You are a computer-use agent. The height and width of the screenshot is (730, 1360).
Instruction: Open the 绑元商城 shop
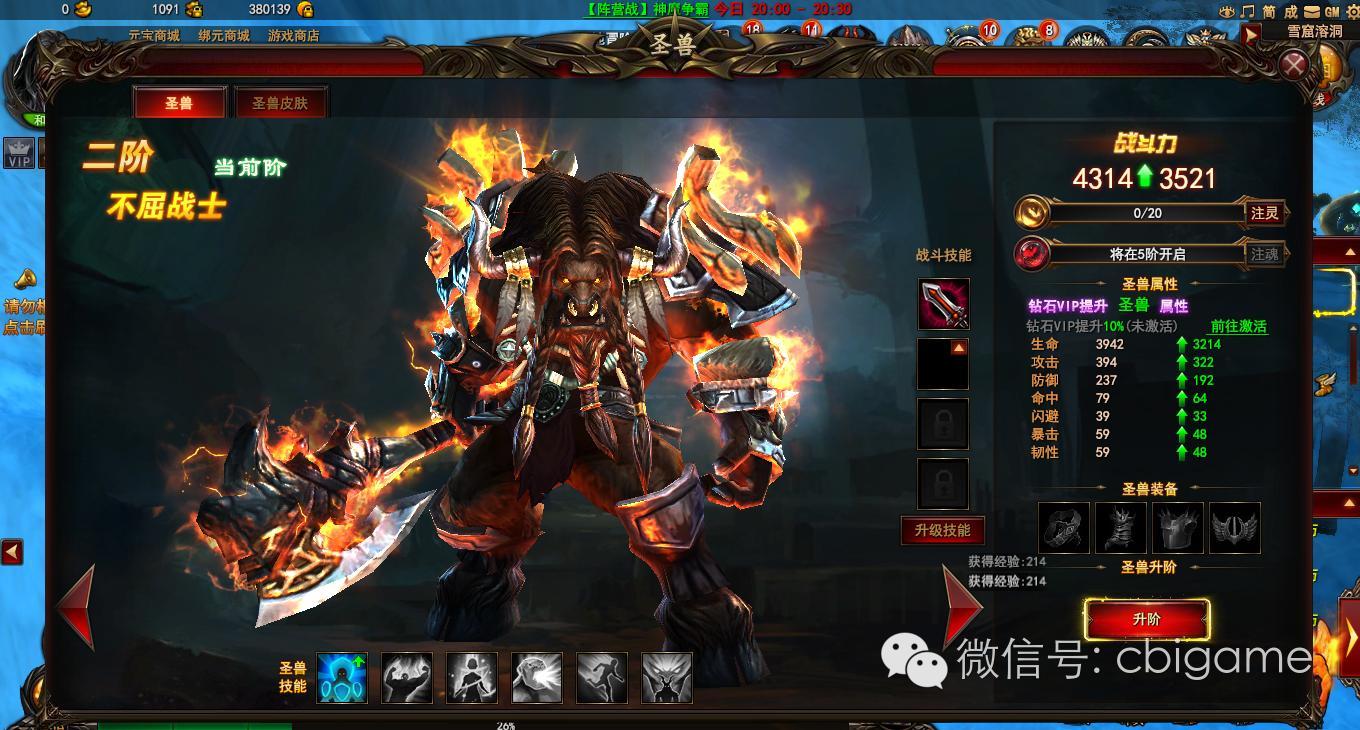[224, 35]
